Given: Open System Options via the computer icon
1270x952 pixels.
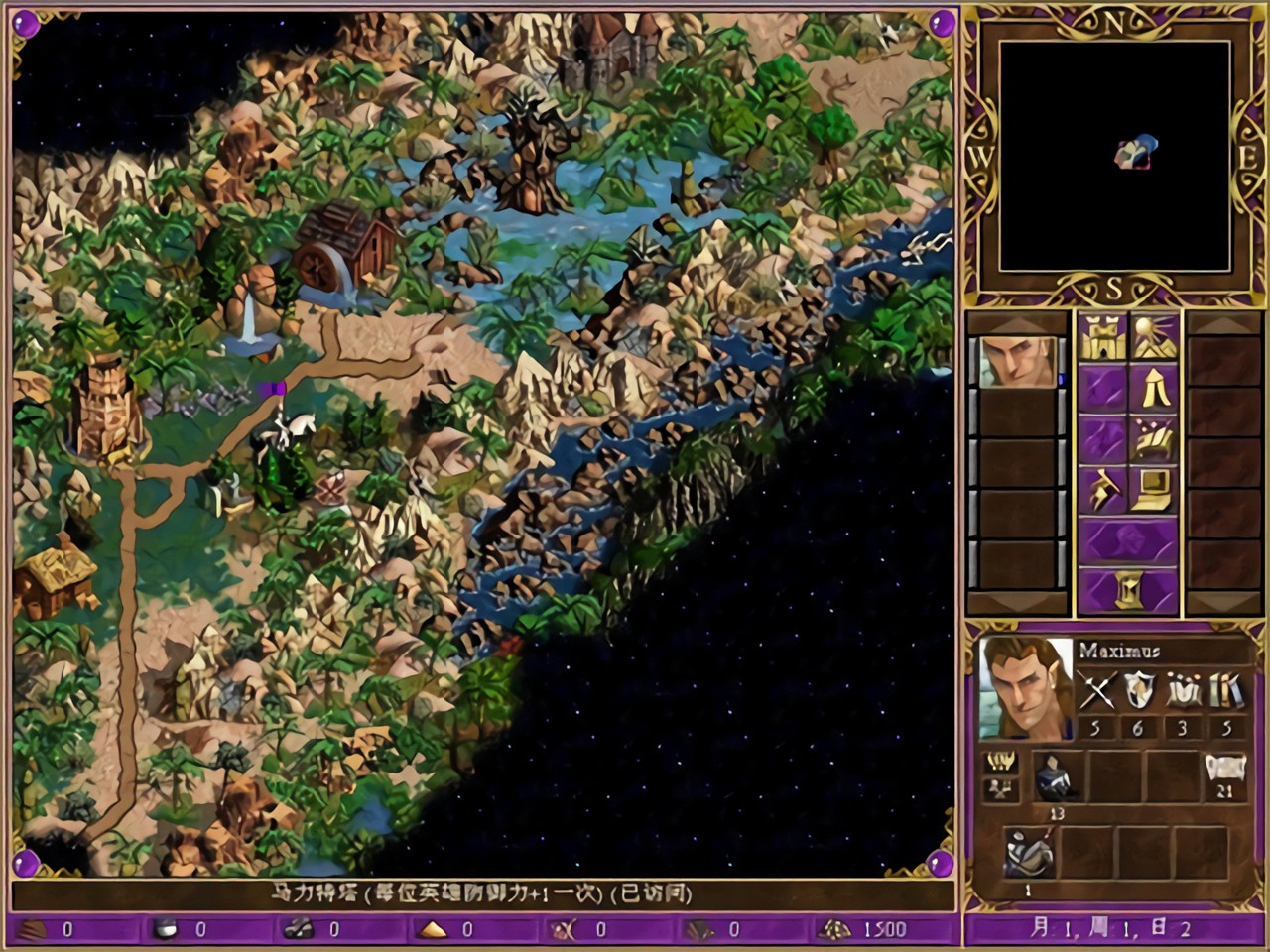Looking at the screenshot, I should (1154, 489).
